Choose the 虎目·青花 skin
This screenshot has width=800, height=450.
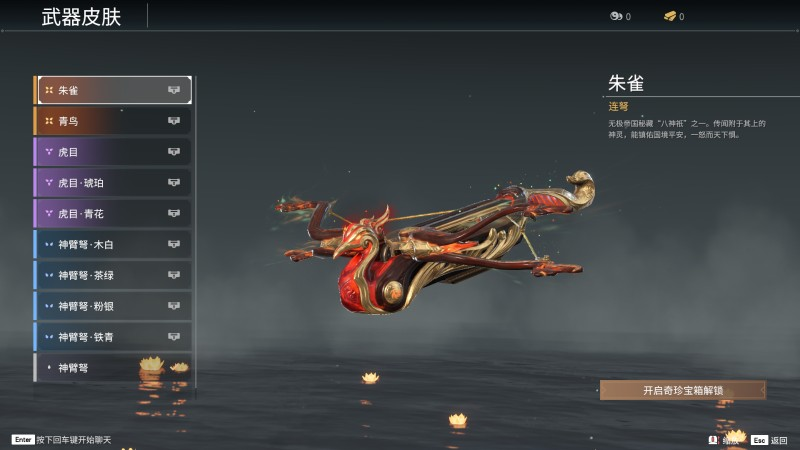(x=113, y=214)
